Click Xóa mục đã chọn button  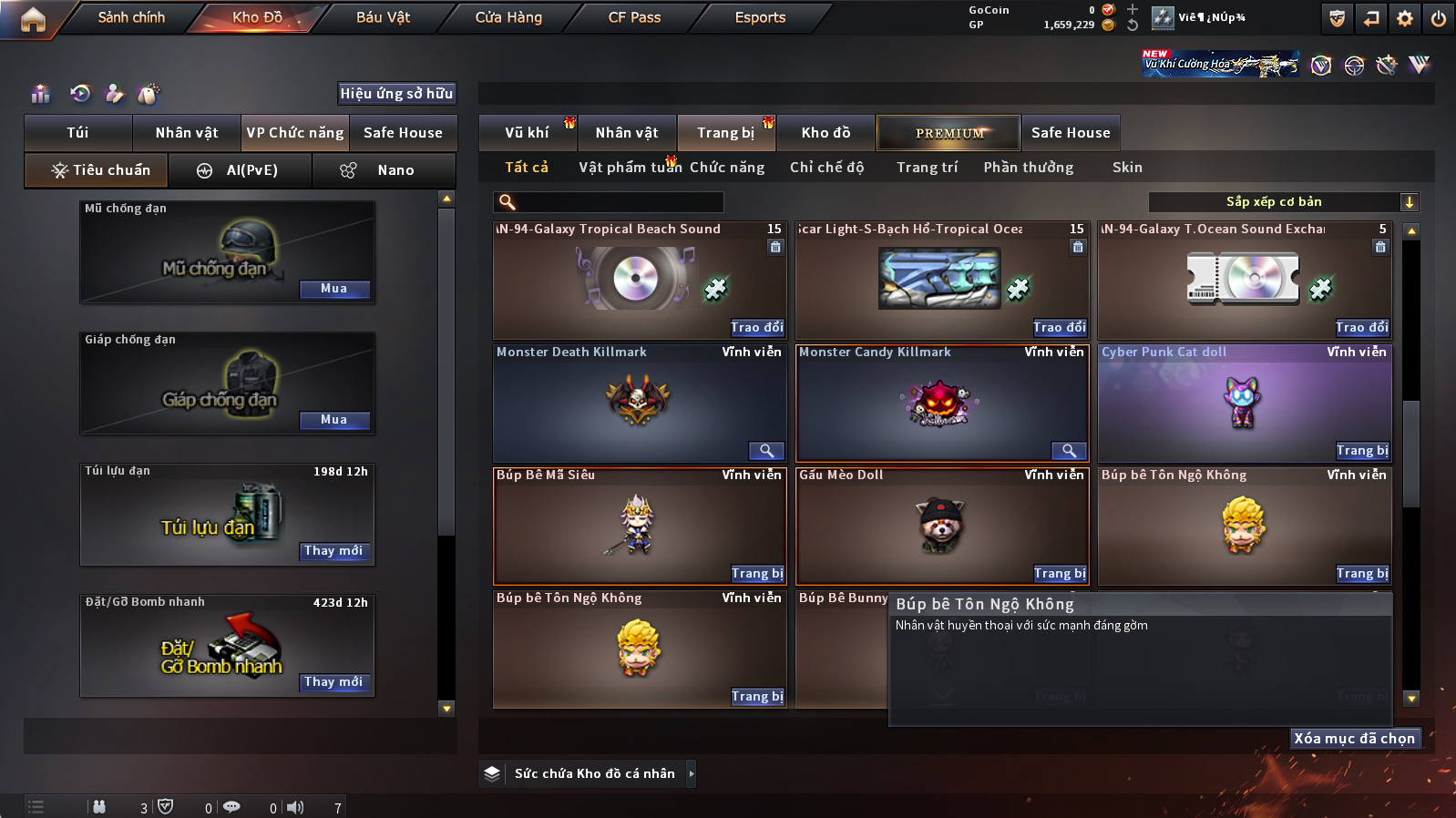point(1354,739)
